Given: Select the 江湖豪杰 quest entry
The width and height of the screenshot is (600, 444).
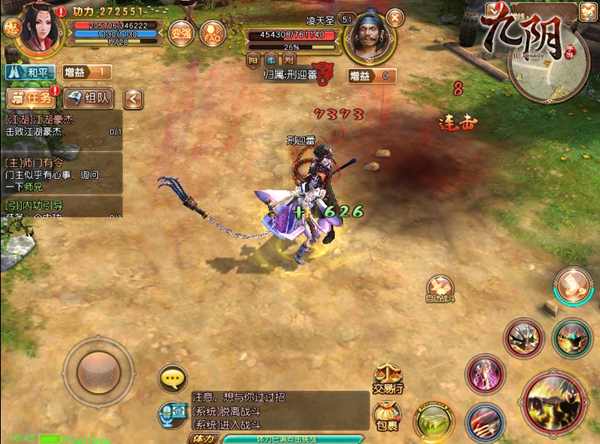Looking at the screenshot, I should (62, 125).
